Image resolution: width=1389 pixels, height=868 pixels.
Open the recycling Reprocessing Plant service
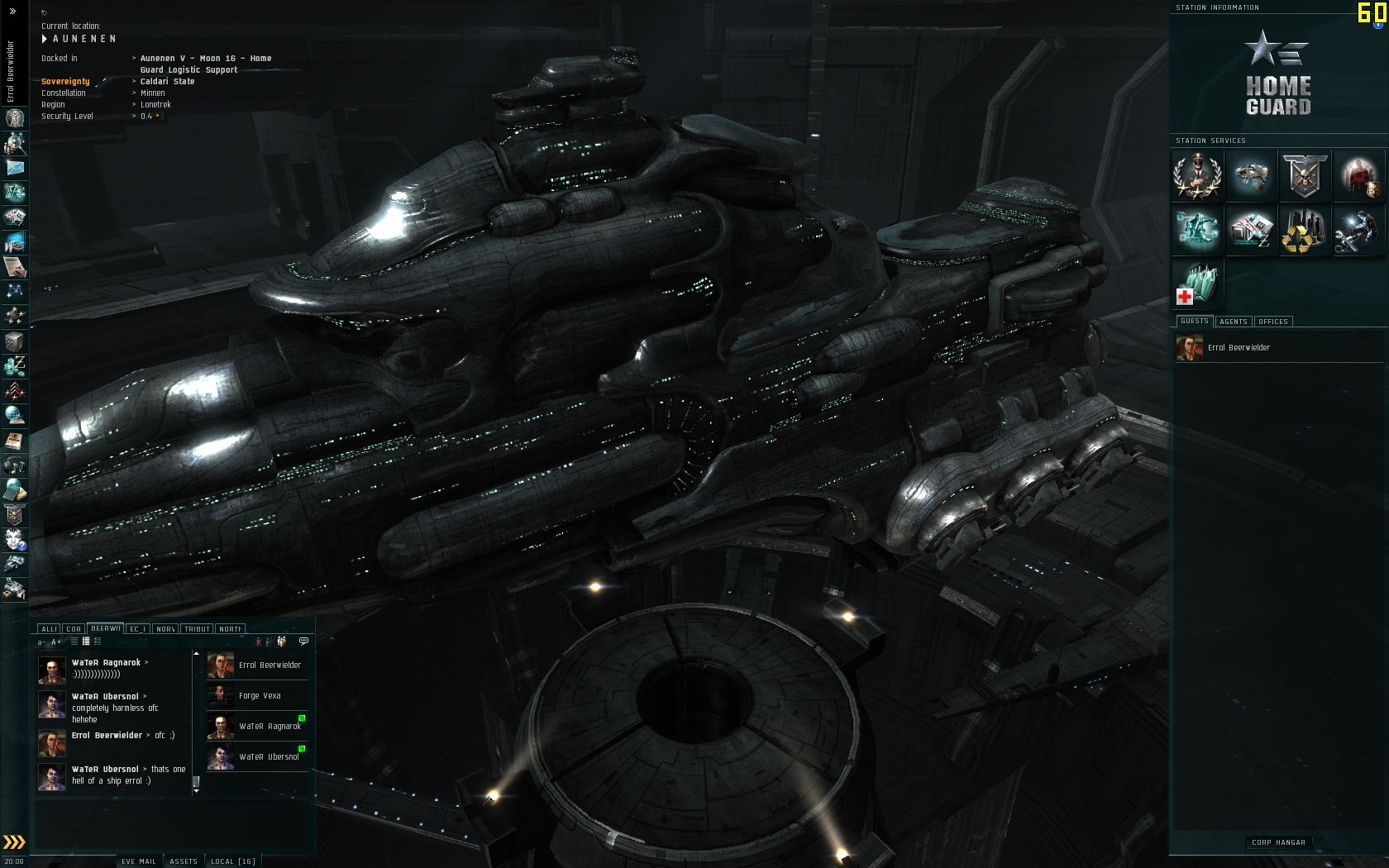click(1304, 231)
